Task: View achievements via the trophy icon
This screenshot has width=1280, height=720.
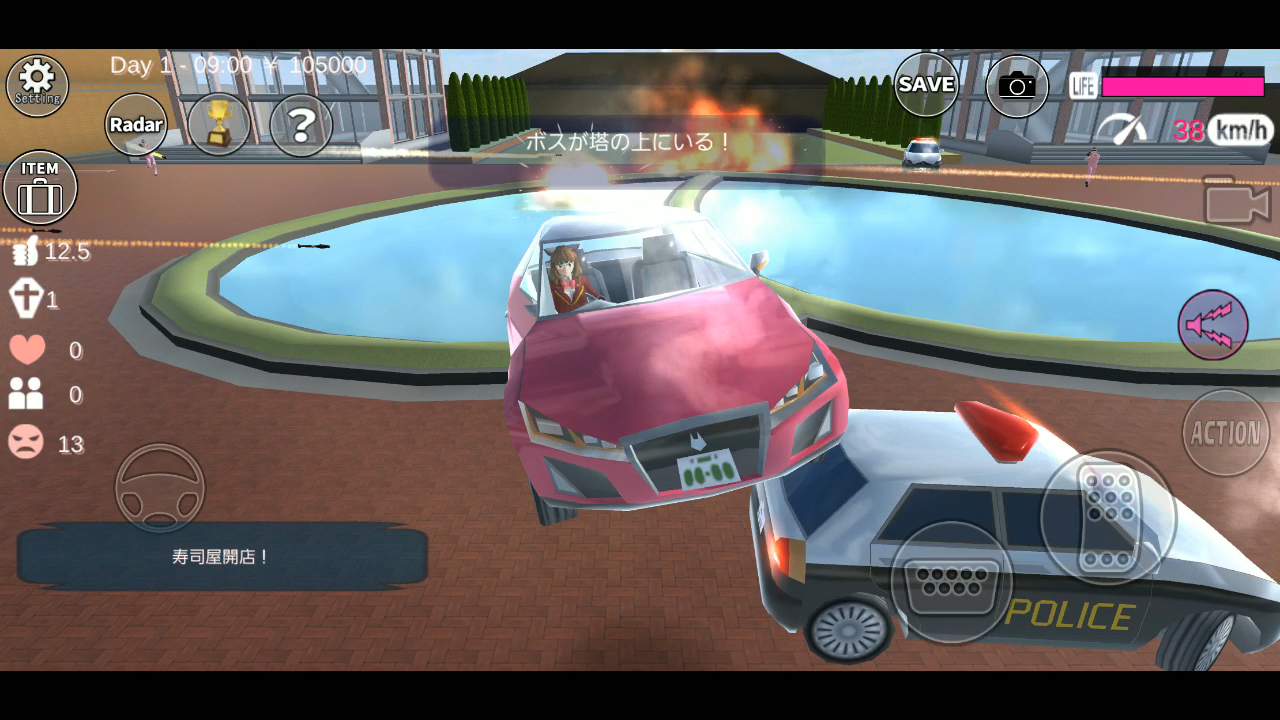Action: coord(218,123)
